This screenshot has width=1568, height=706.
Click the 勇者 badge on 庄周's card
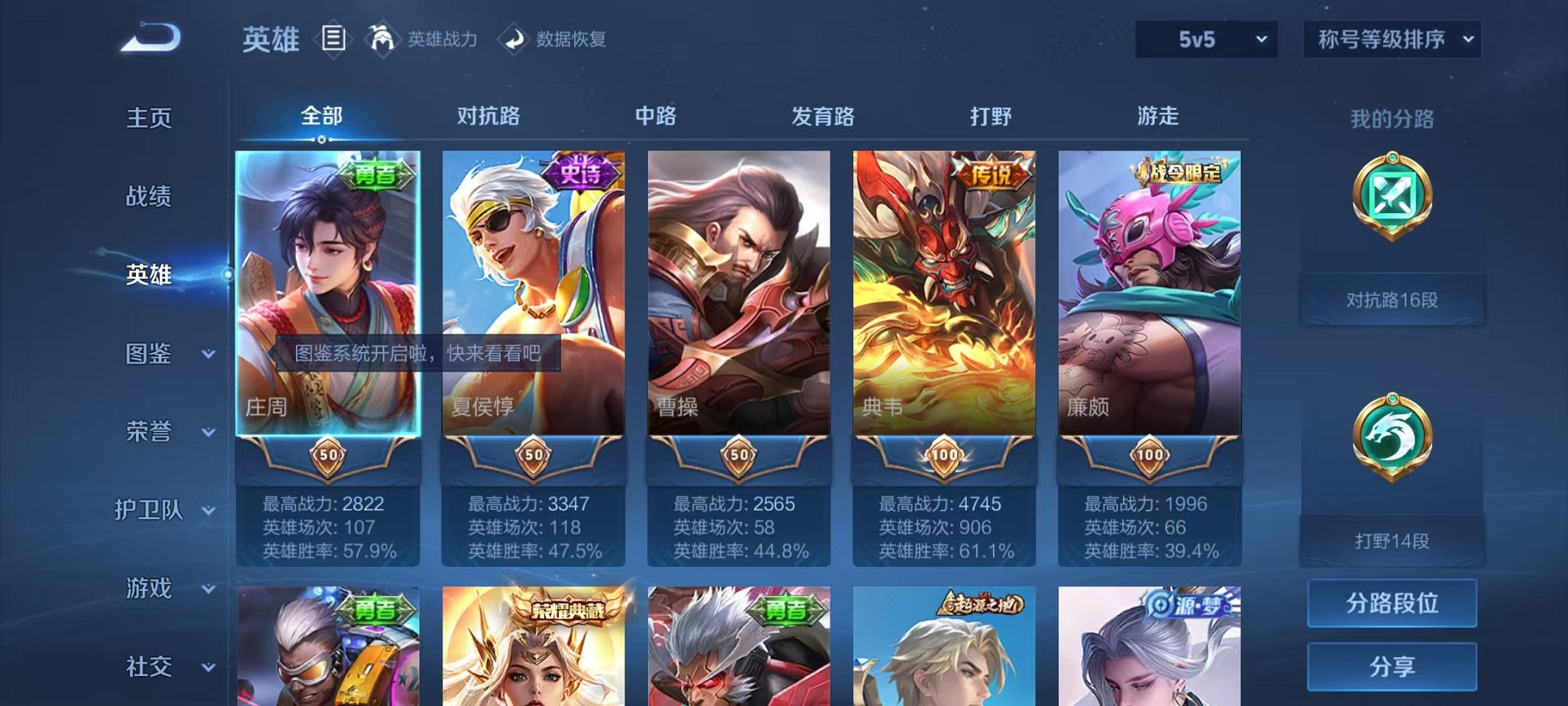point(374,175)
